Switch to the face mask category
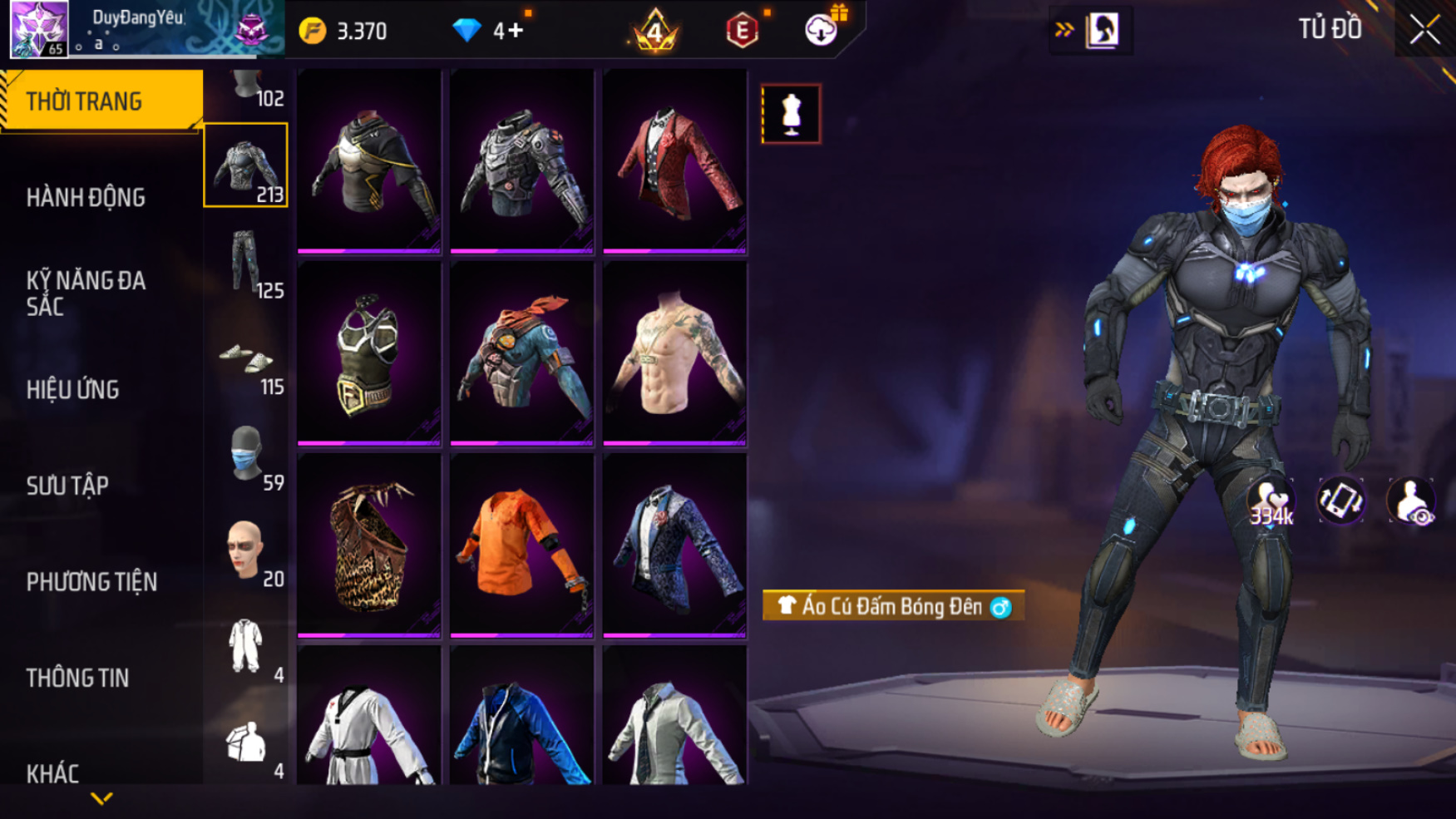Image resolution: width=1456 pixels, height=819 pixels. [x=246, y=455]
